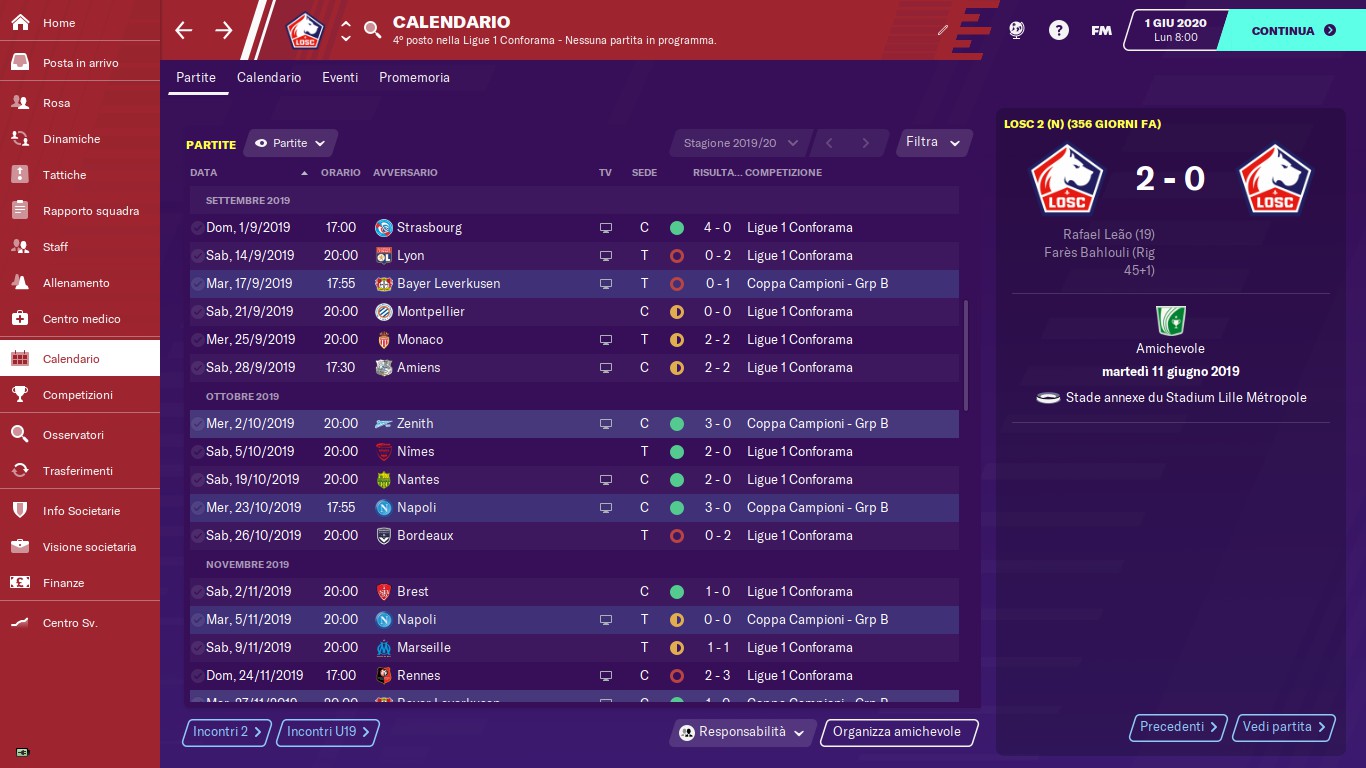Click the Precedenti button

pyautogui.click(x=1179, y=727)
